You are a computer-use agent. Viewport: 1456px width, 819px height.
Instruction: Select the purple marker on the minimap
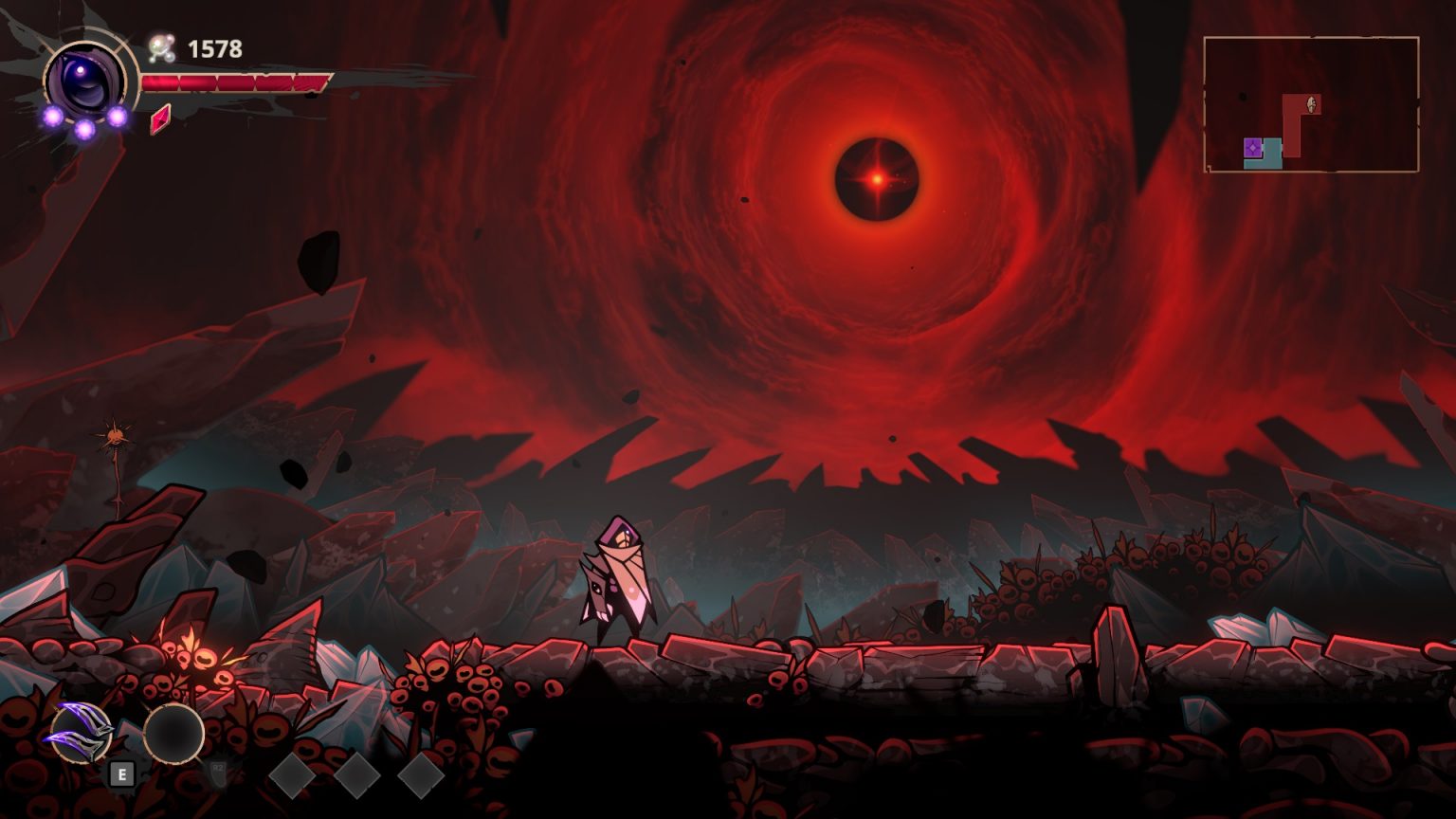tap(1253, 148)
